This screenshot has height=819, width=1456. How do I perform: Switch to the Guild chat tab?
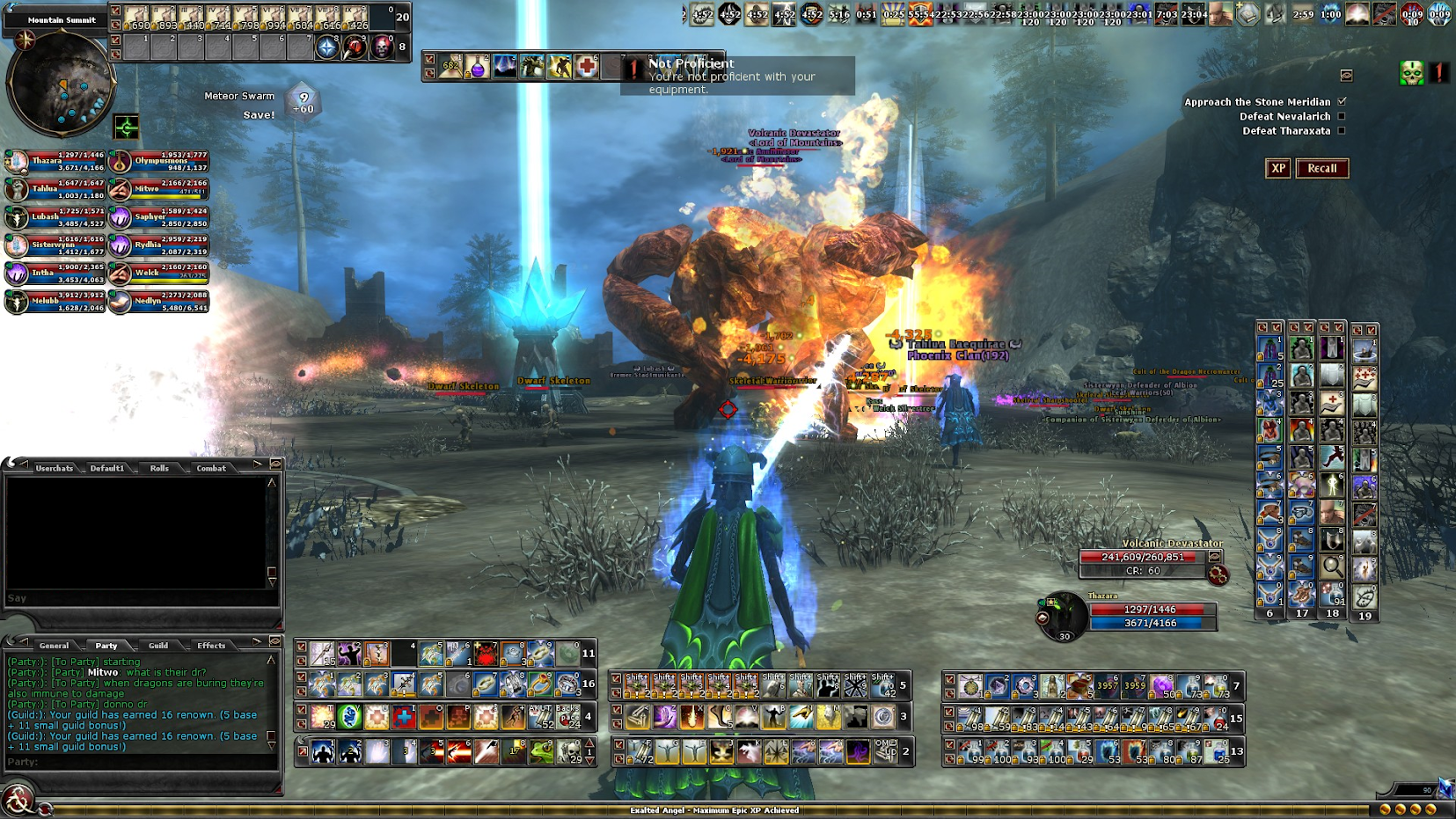158,646
